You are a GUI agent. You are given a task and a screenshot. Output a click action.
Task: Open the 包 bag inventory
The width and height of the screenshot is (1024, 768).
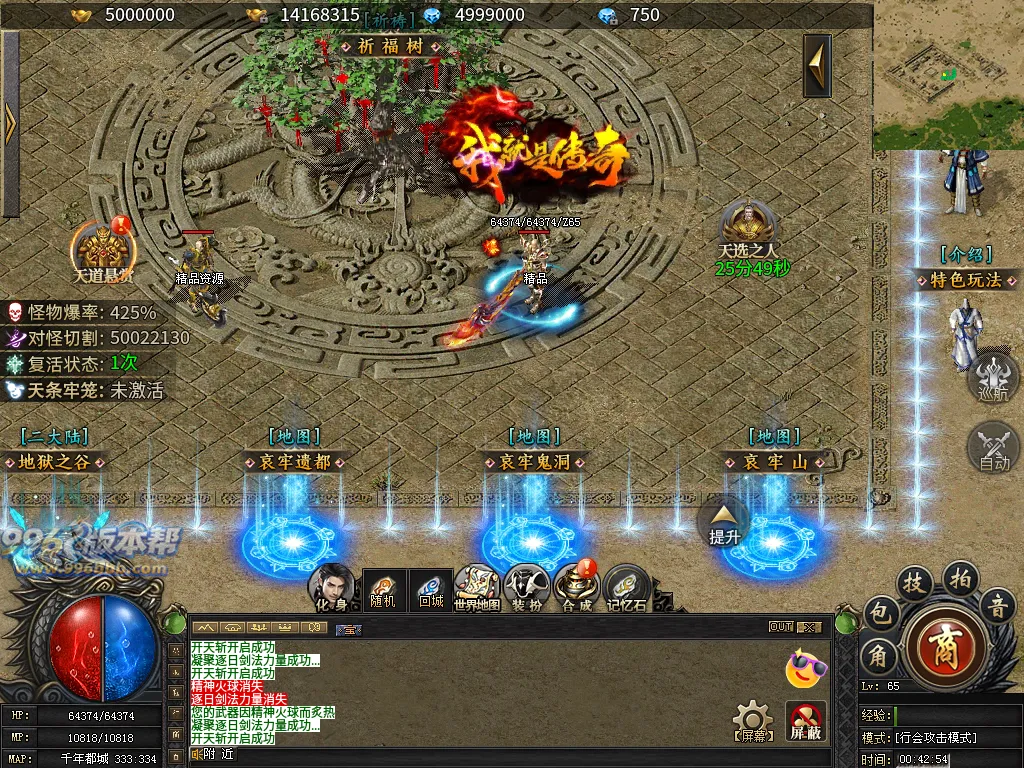point(879,611)
